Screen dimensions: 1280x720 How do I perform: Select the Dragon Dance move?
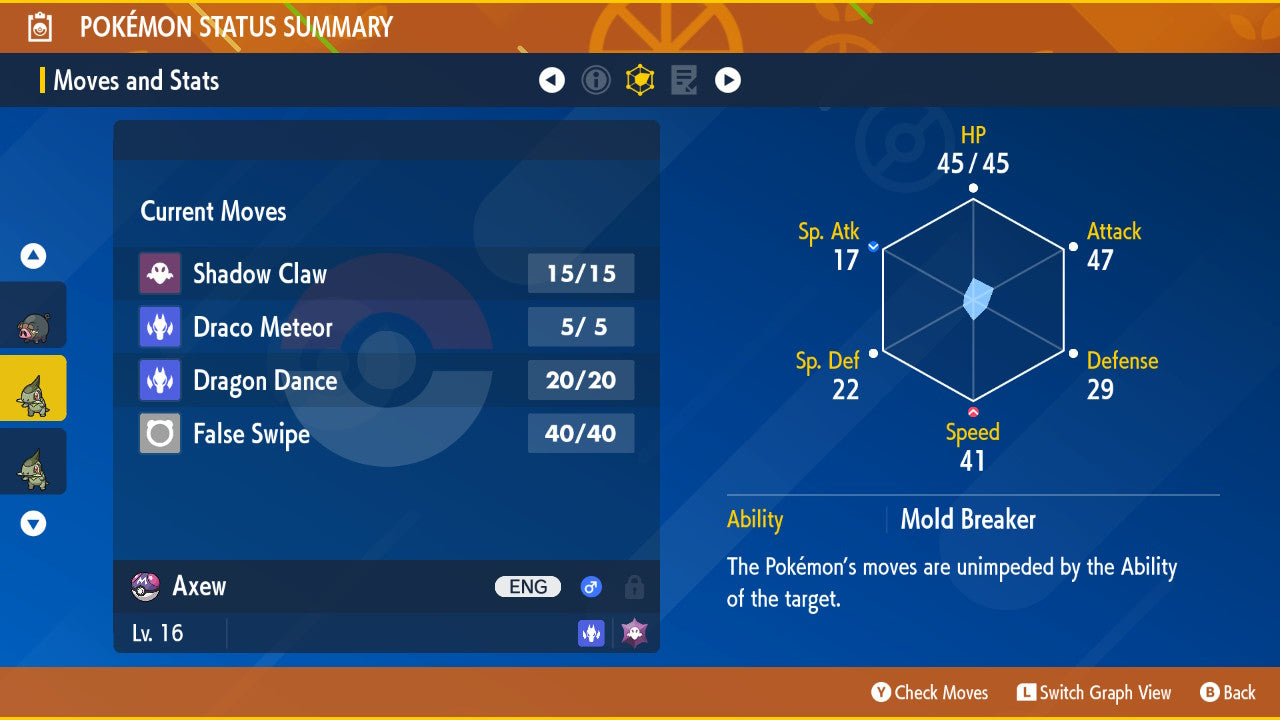[386, 381]
